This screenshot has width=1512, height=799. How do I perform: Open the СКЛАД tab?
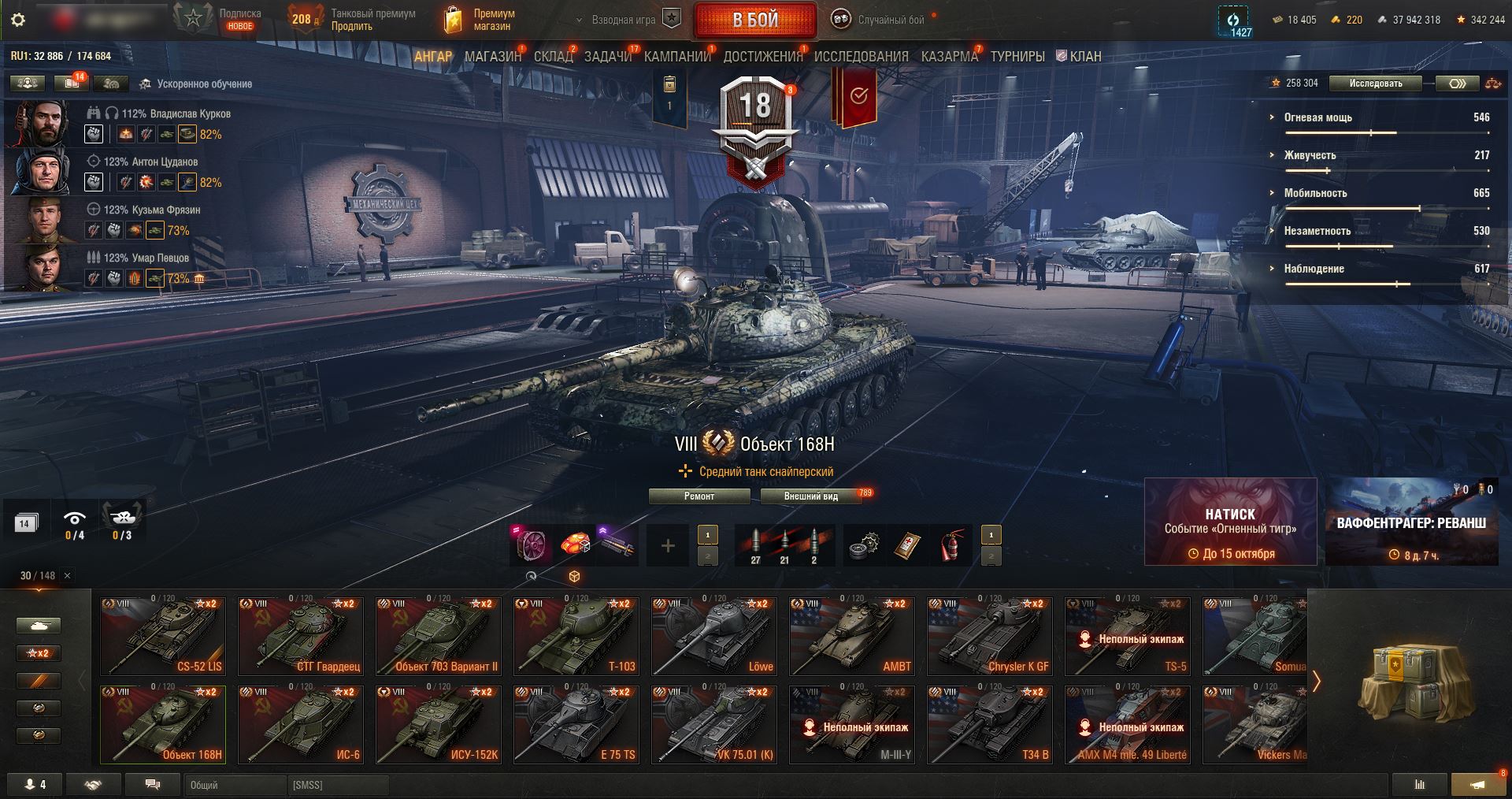point(553,57)
